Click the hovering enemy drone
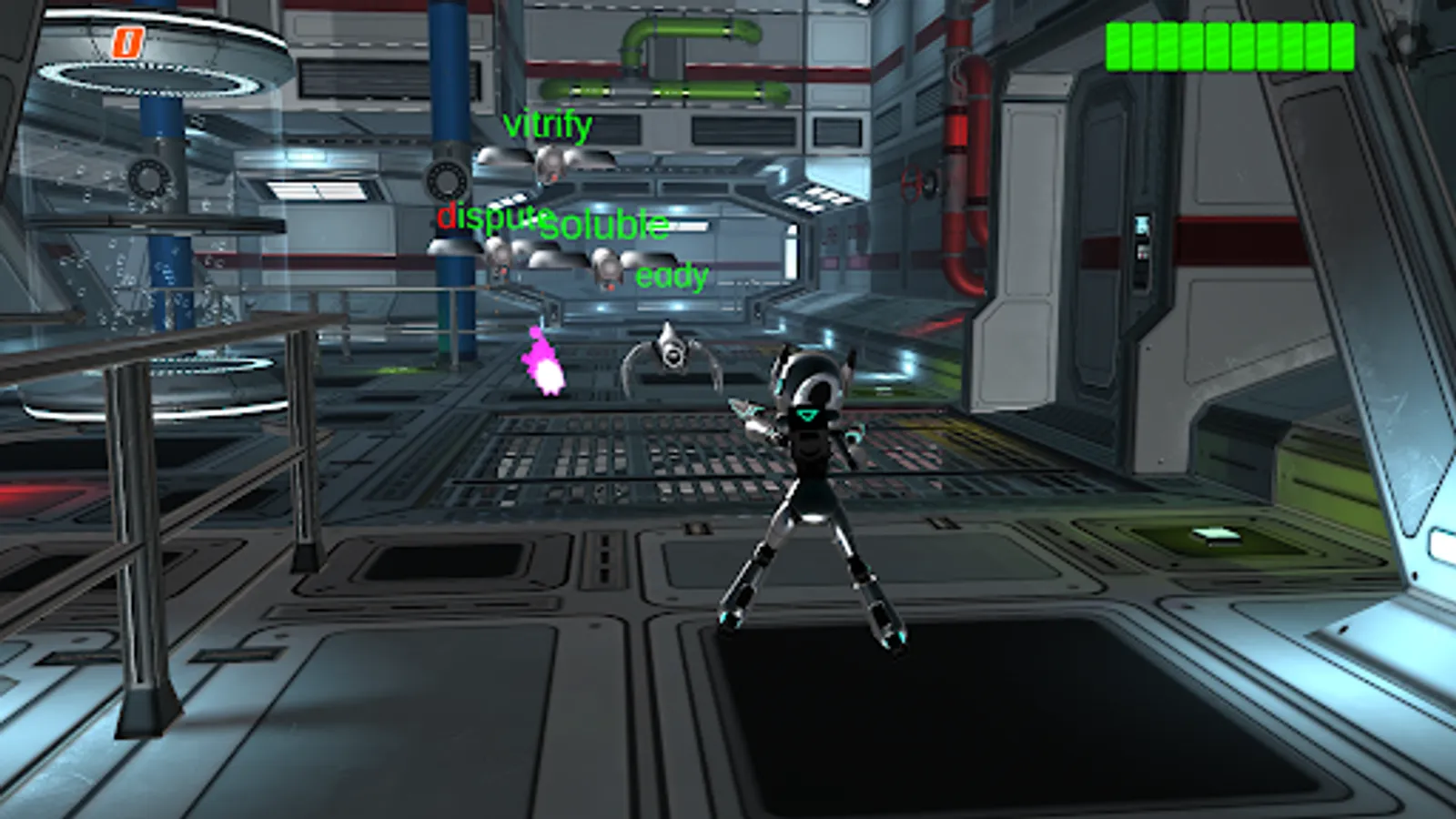 pyautogui.click(x=671, y=355)
